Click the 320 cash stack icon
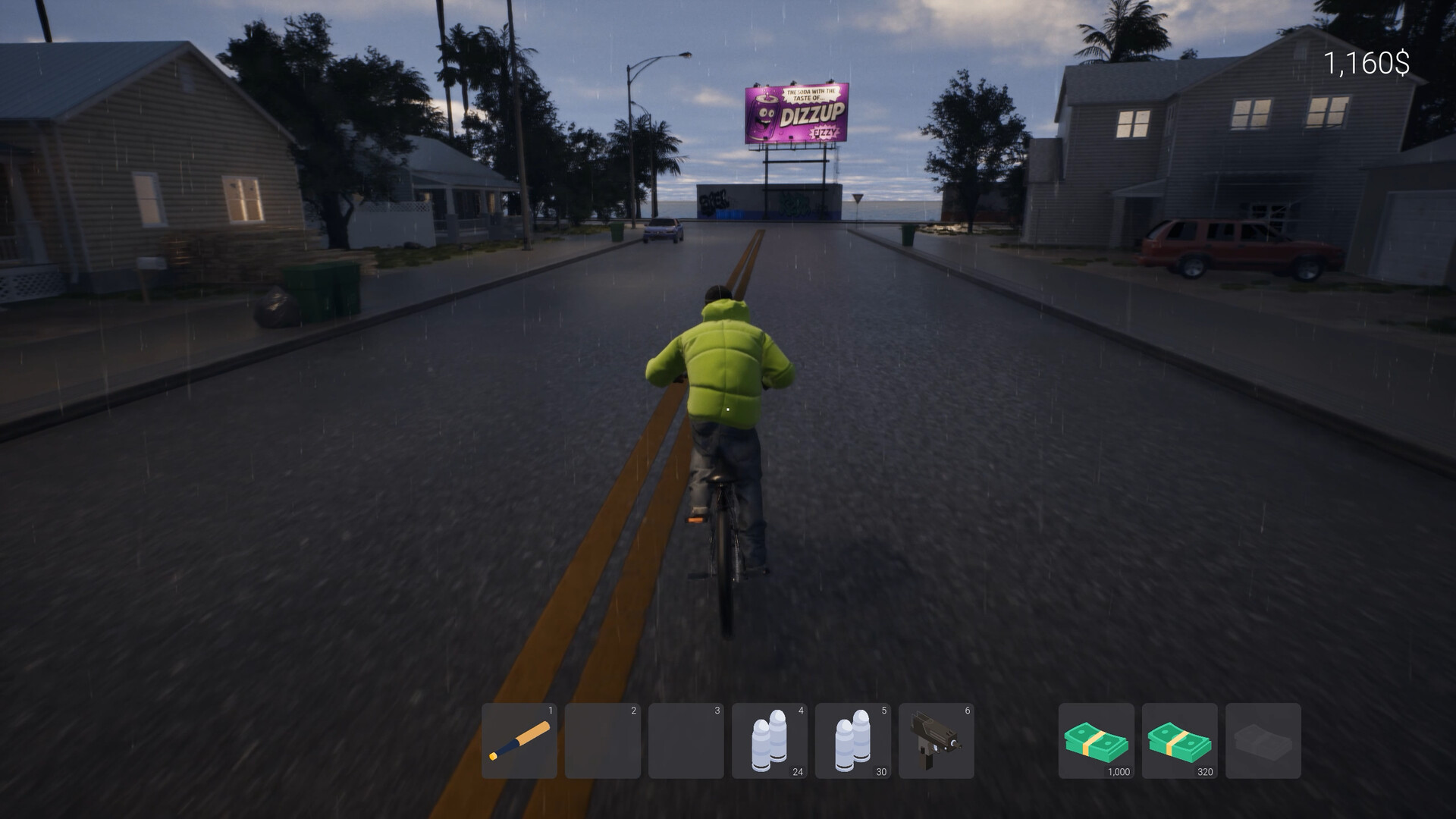Screen dimensions: 1456x819 pos(1178,740)
